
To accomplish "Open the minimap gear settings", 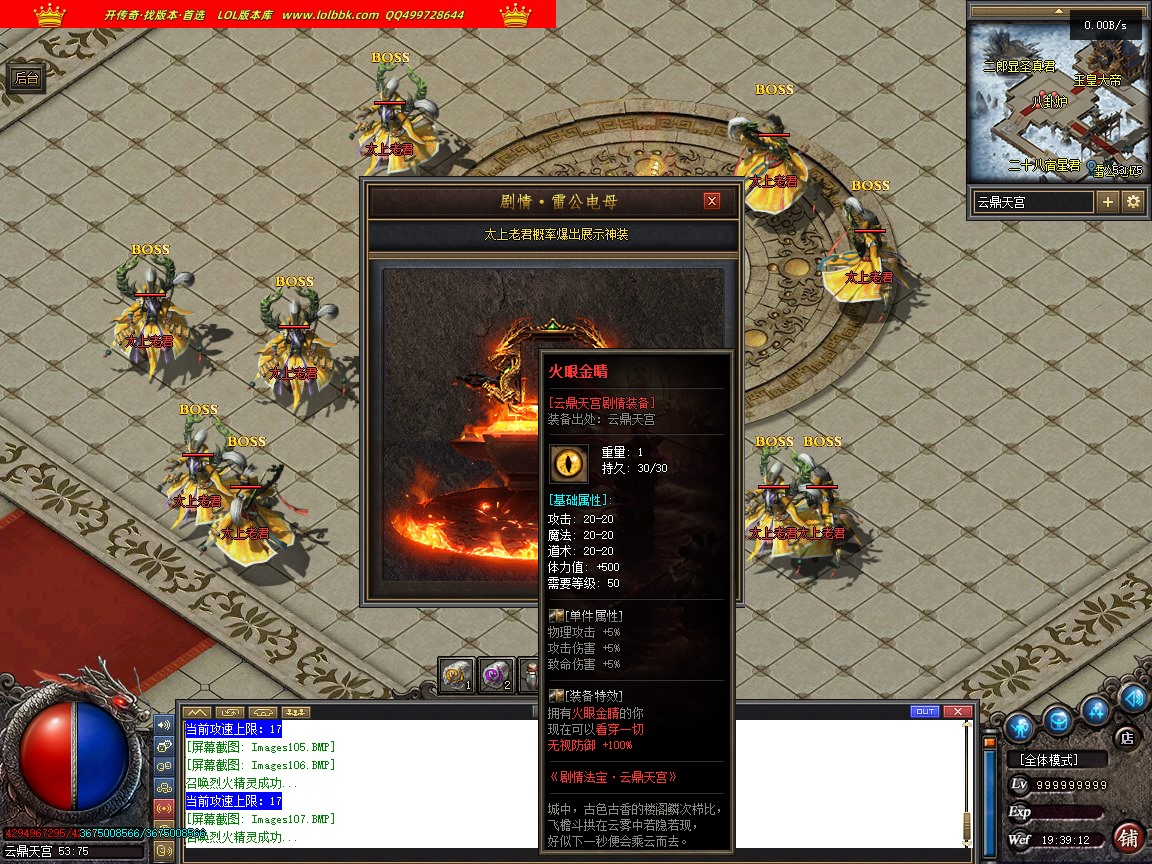I will (1133, 201).
